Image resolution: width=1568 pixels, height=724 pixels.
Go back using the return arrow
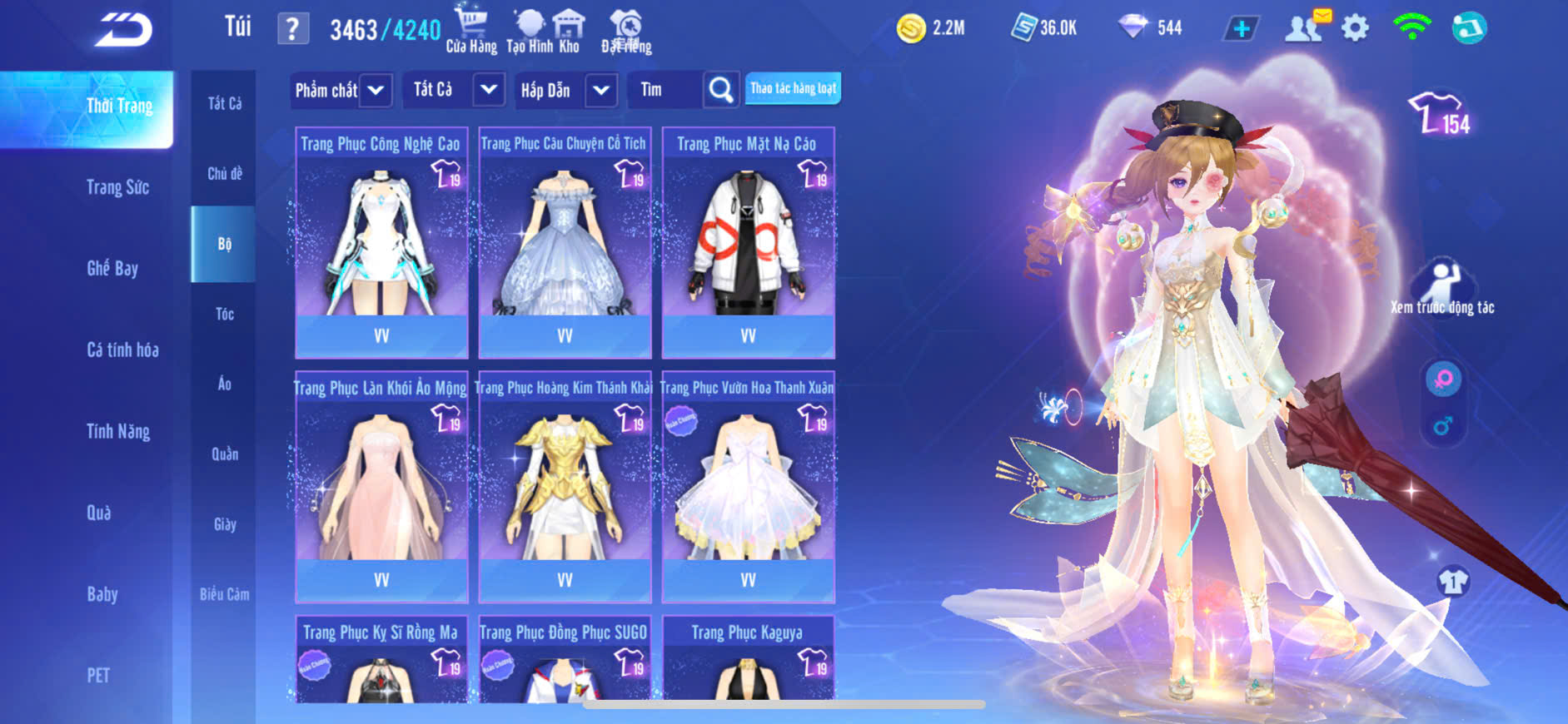[x=123, y=31]
